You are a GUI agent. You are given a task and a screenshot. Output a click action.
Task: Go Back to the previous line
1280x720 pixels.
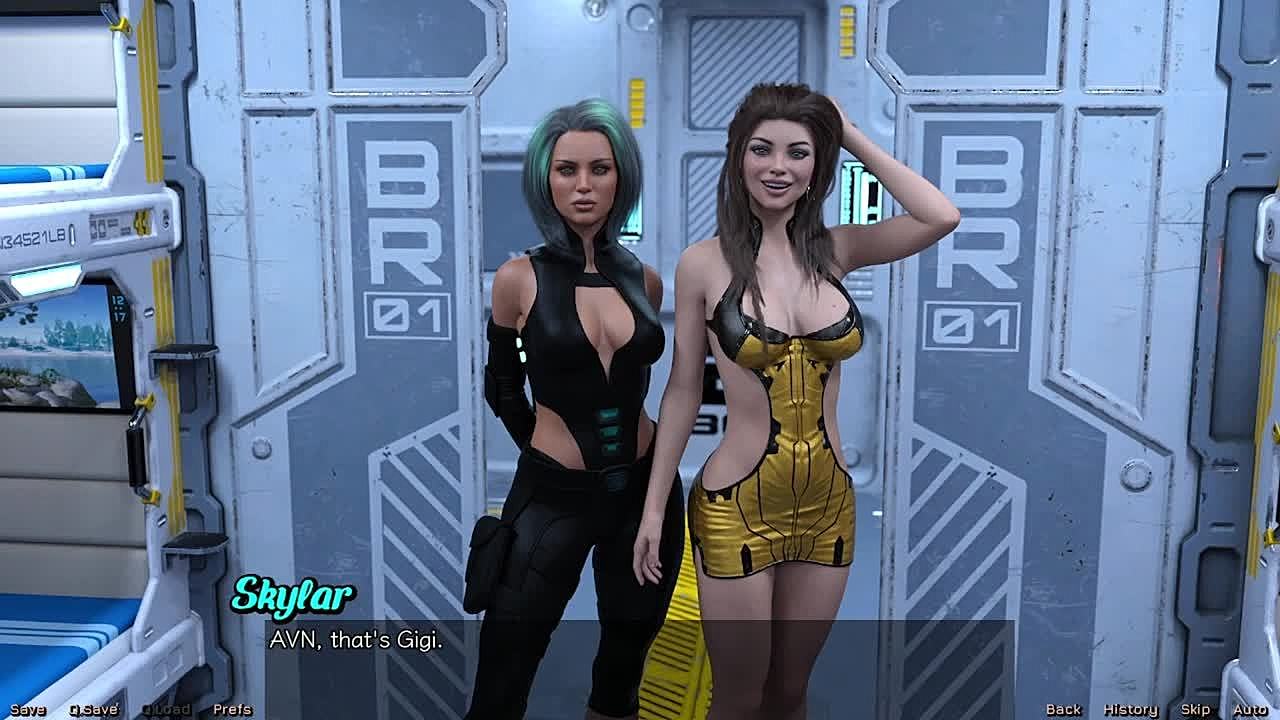click(1063, 709)
